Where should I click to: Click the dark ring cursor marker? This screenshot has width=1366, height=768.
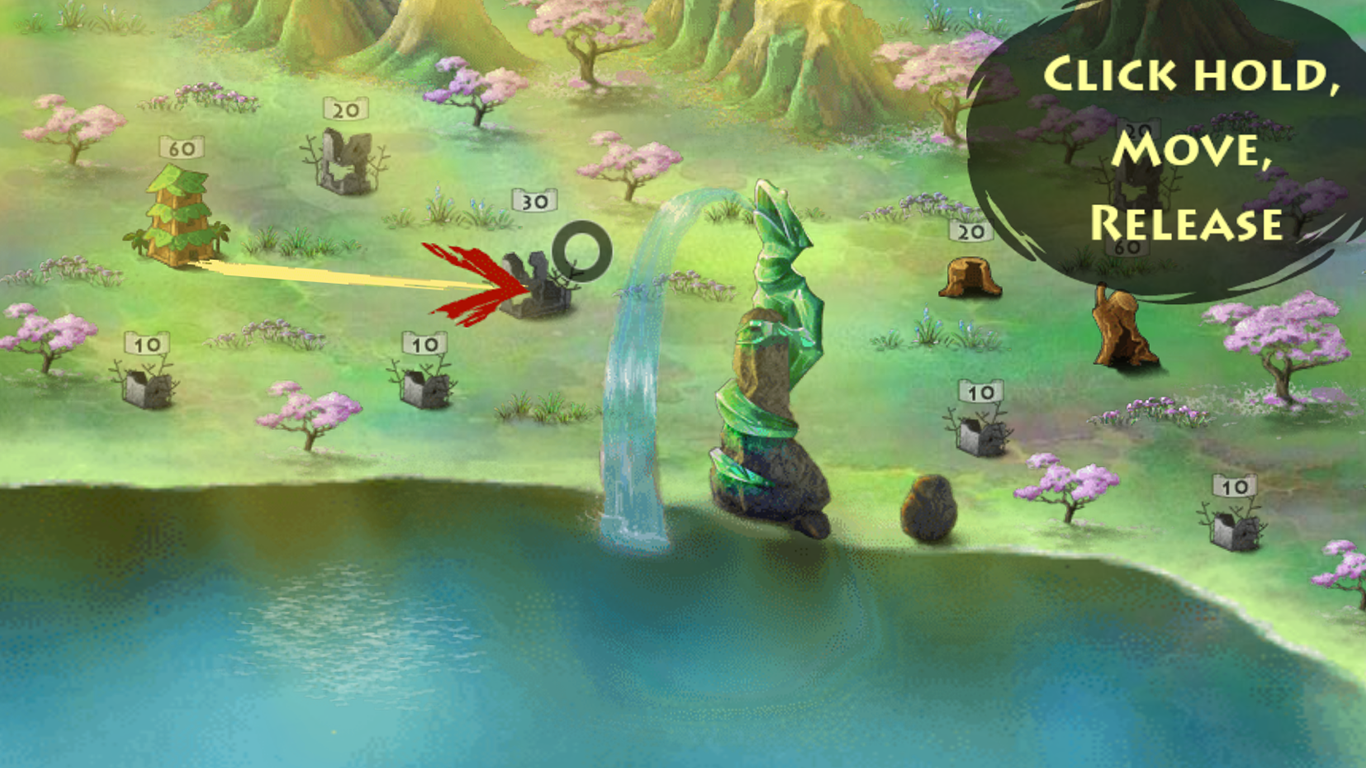(x=583, y=252)
